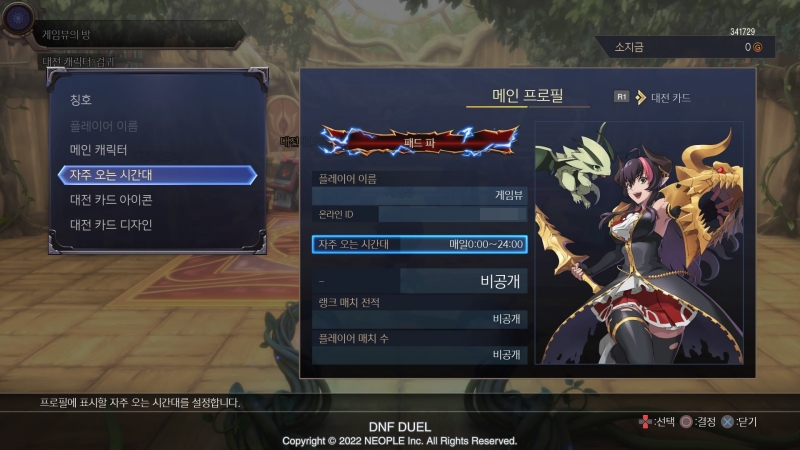800x450 pixels.
Task: Switch to the 메인 프로필 tab
Action: coord(527,96)
